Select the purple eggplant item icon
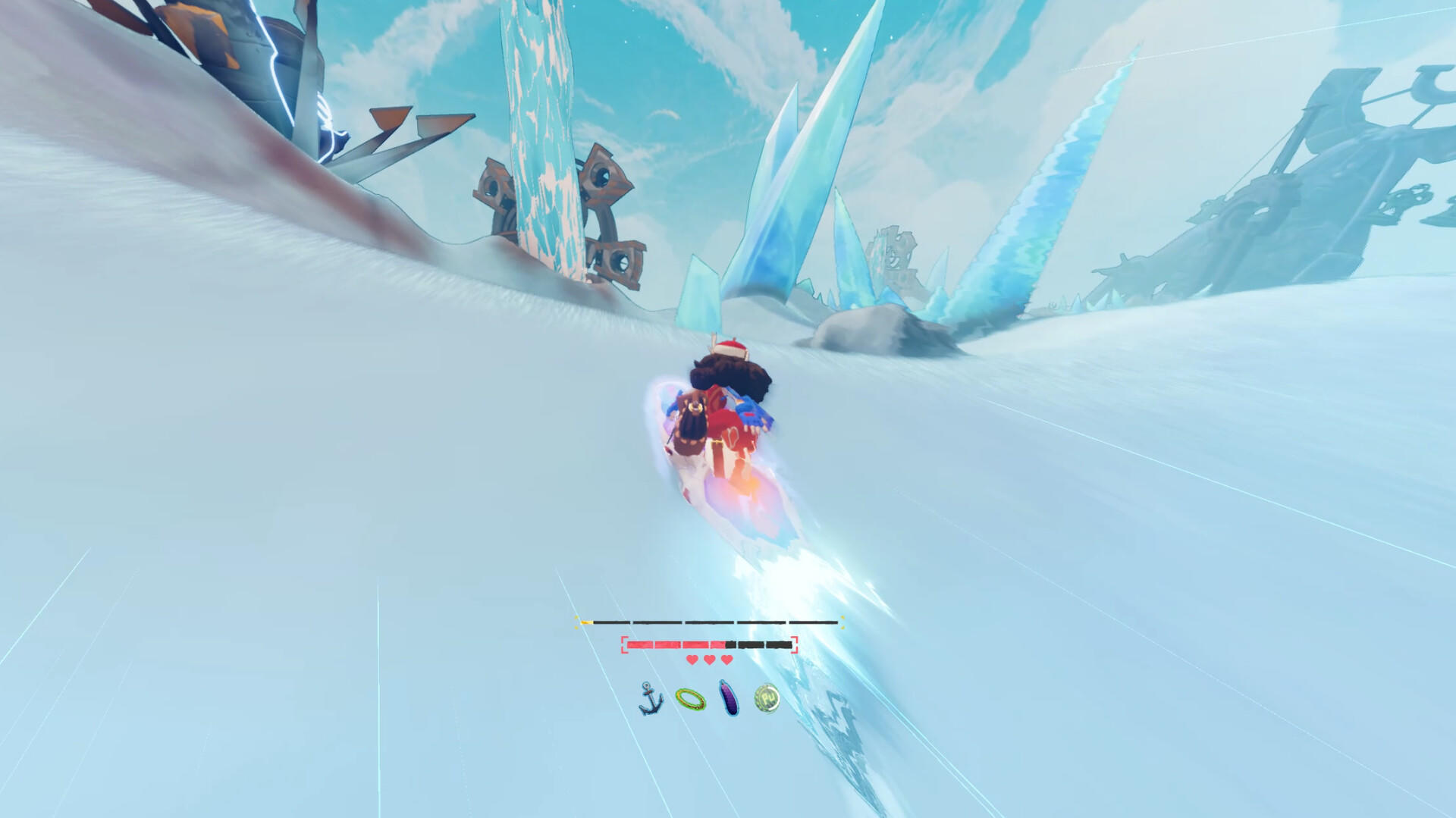This screenshot has width=1456, height=818. (x=728, y=700)
